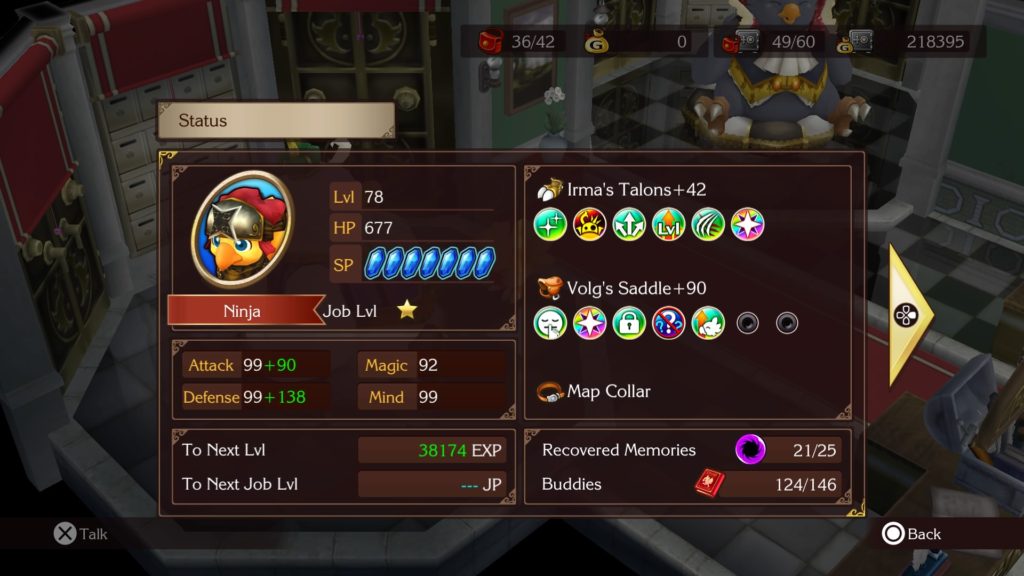
Task: Select the rainbow star seal on Volg's Saddle
Action: [x=590, y=323]
